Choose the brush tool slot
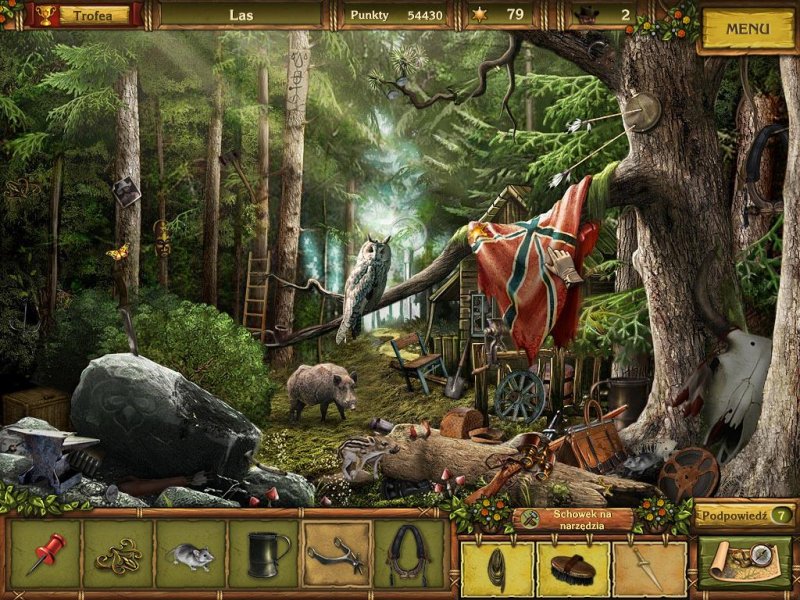The width and height of the screenshot is (800, 600). [x=573, y=568]
